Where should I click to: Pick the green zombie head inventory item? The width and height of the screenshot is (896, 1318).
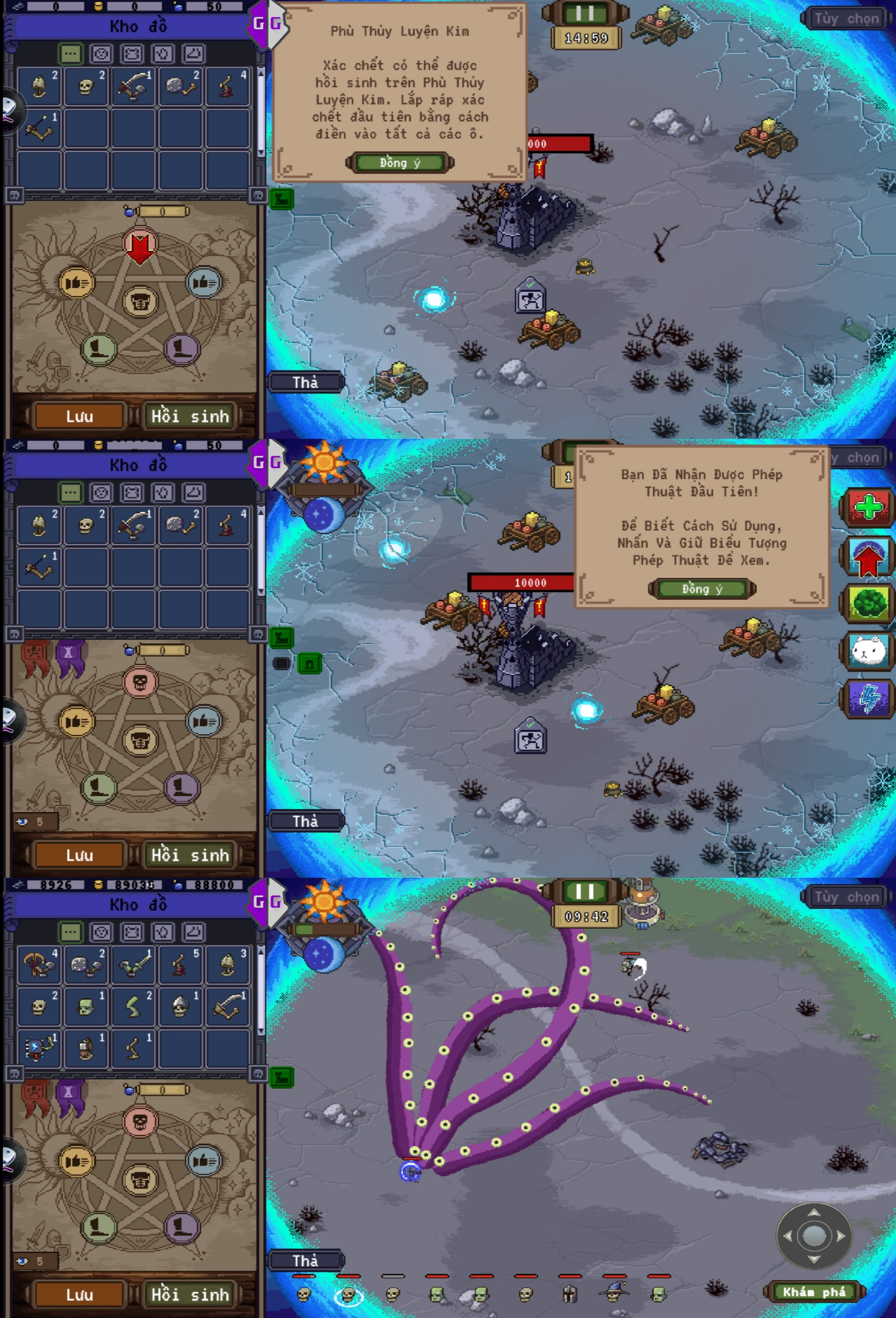(86, 1007)
